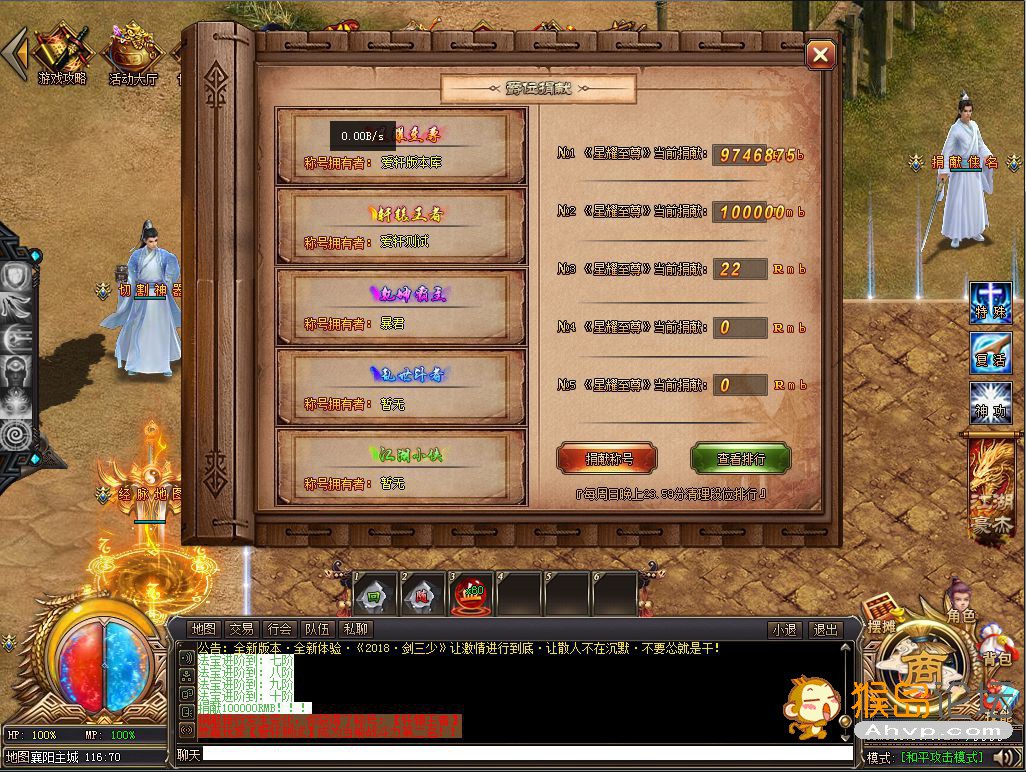Viewport: 1026px width, 772px height.
Task: Close the donation panel with the X
Action: point(820,55)
